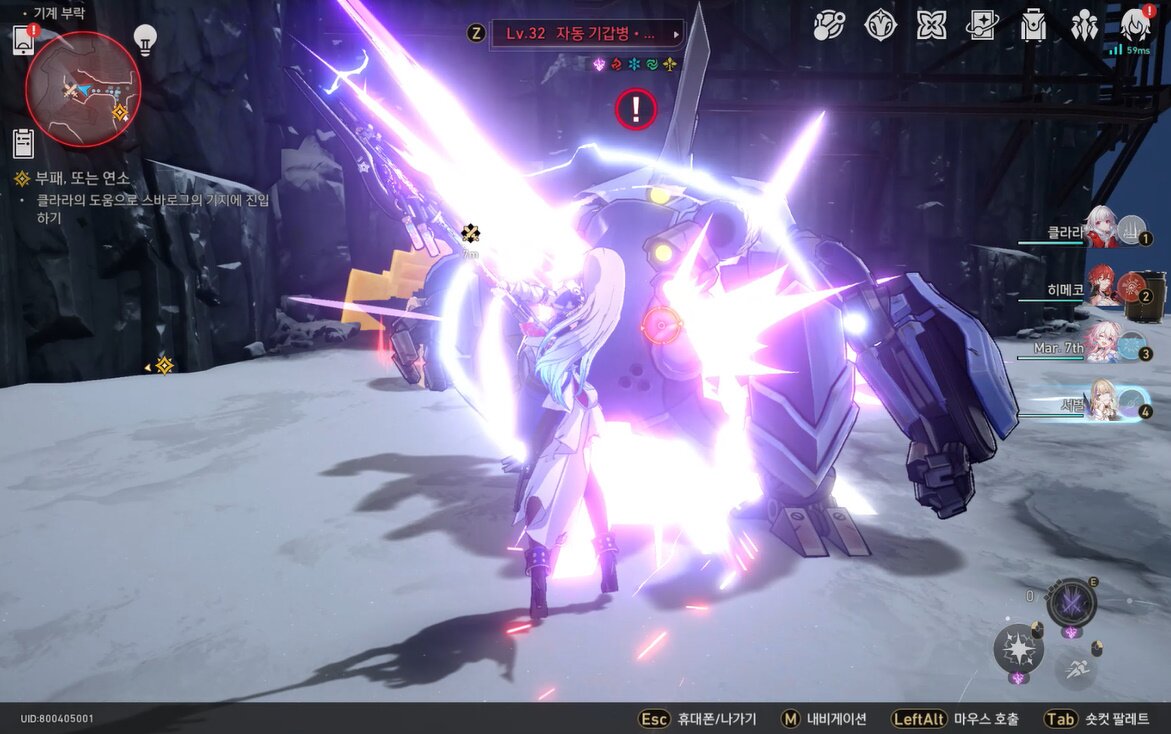Toggle the sprint running figure icon
Screen dimensions: 1171x734
click(1075, 669)
